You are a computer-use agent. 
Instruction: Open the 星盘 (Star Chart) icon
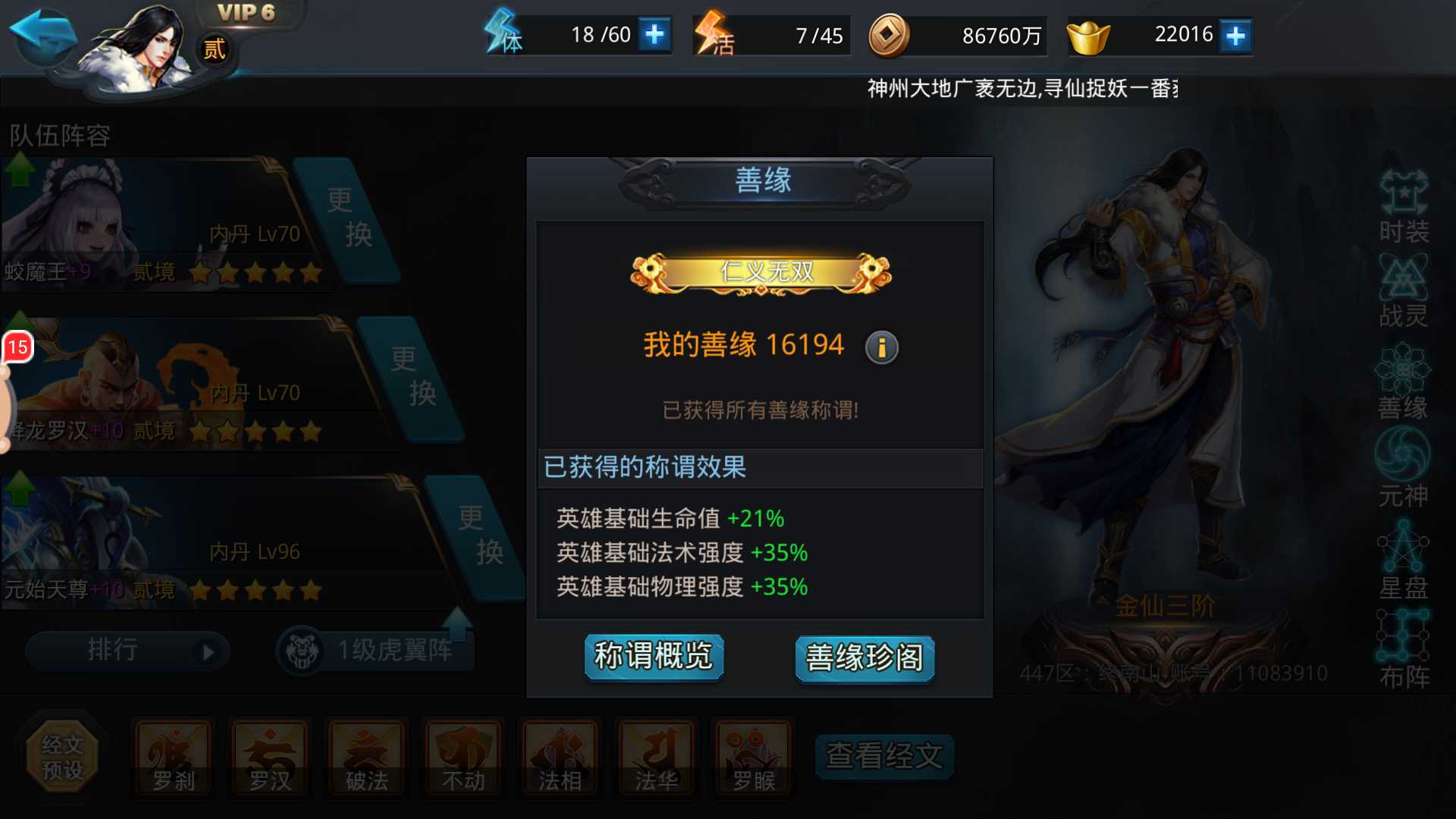coord(1404,561)
